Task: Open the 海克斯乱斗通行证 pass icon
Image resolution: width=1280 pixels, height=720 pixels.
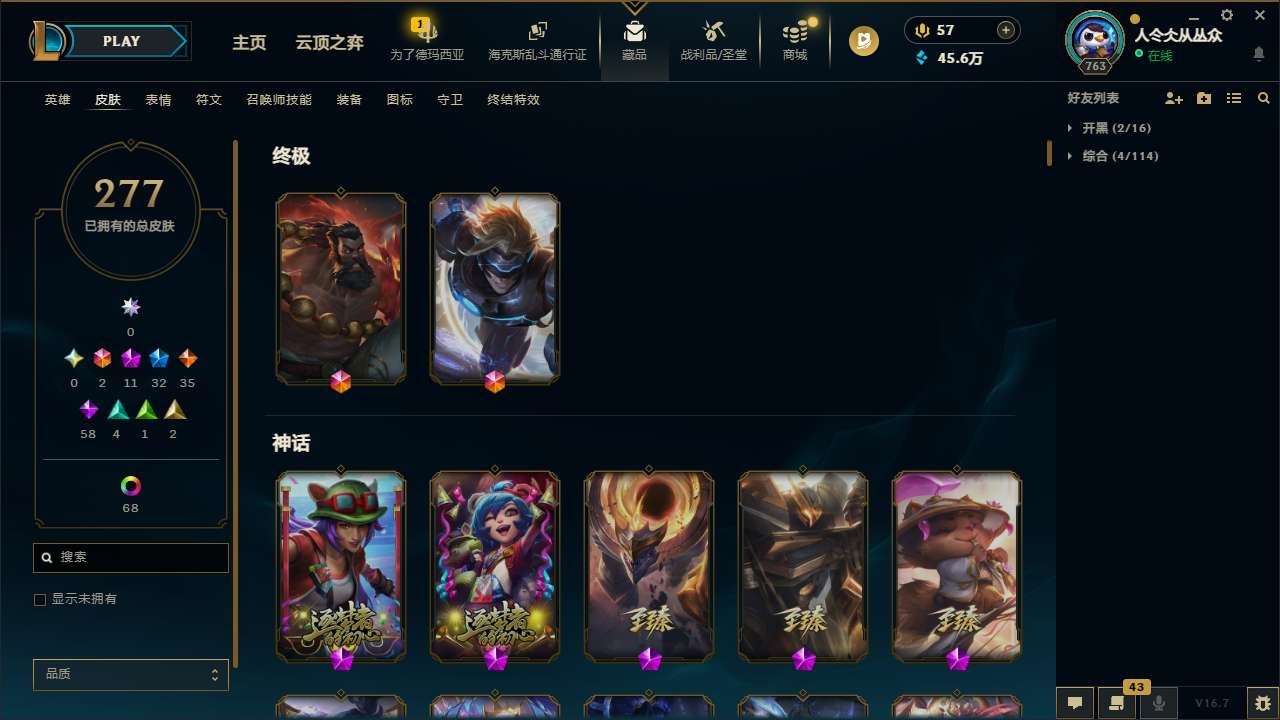Action: tap(537, 40)
